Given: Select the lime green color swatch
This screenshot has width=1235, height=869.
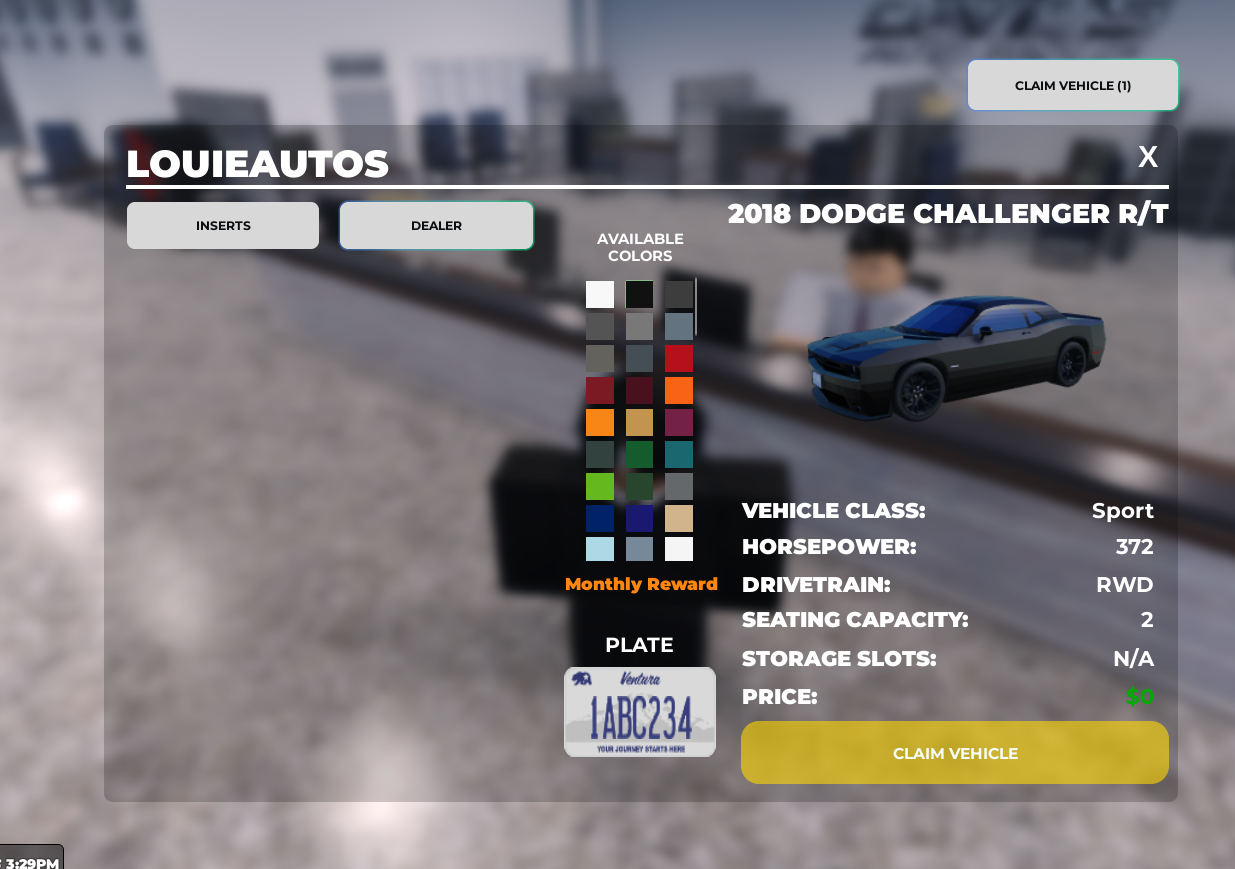Looking at the screenshot, I should [600, 487].
